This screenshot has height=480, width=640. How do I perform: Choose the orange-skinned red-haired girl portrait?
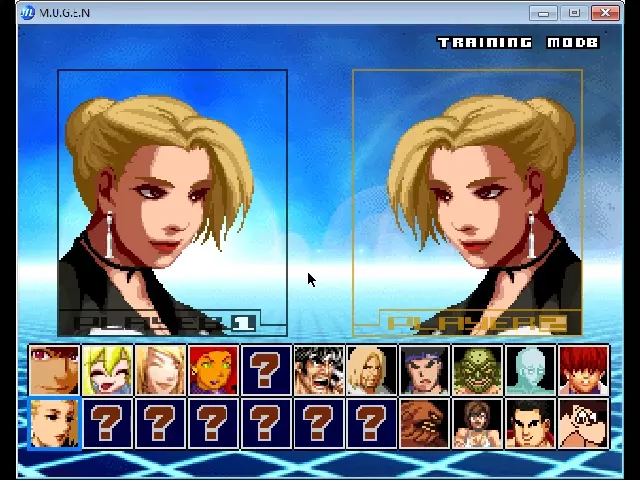tap(213, 370)
